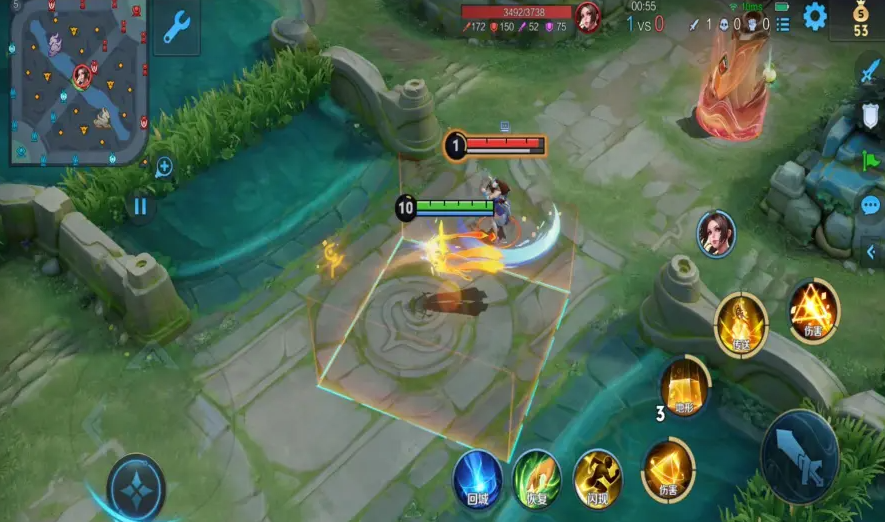
Task: Open the gold coin shop
Action: coord(861,22)
